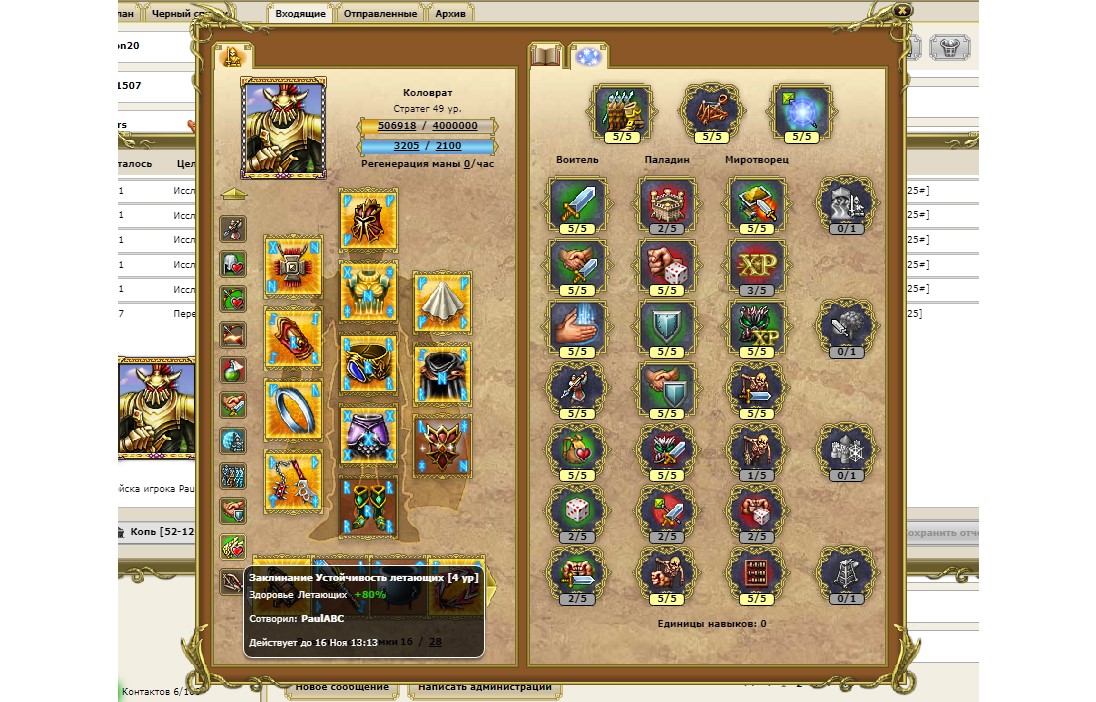This screenshot has height=702, width=1096.
Task: Open the spellbook tab with book icon
Action: (x=547, y=56)
